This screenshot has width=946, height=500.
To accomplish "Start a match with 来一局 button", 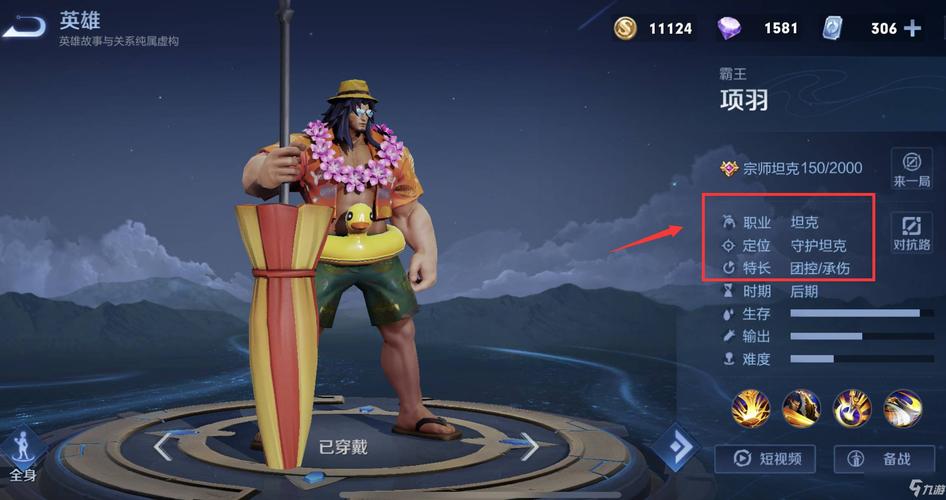I will (911, 167).
